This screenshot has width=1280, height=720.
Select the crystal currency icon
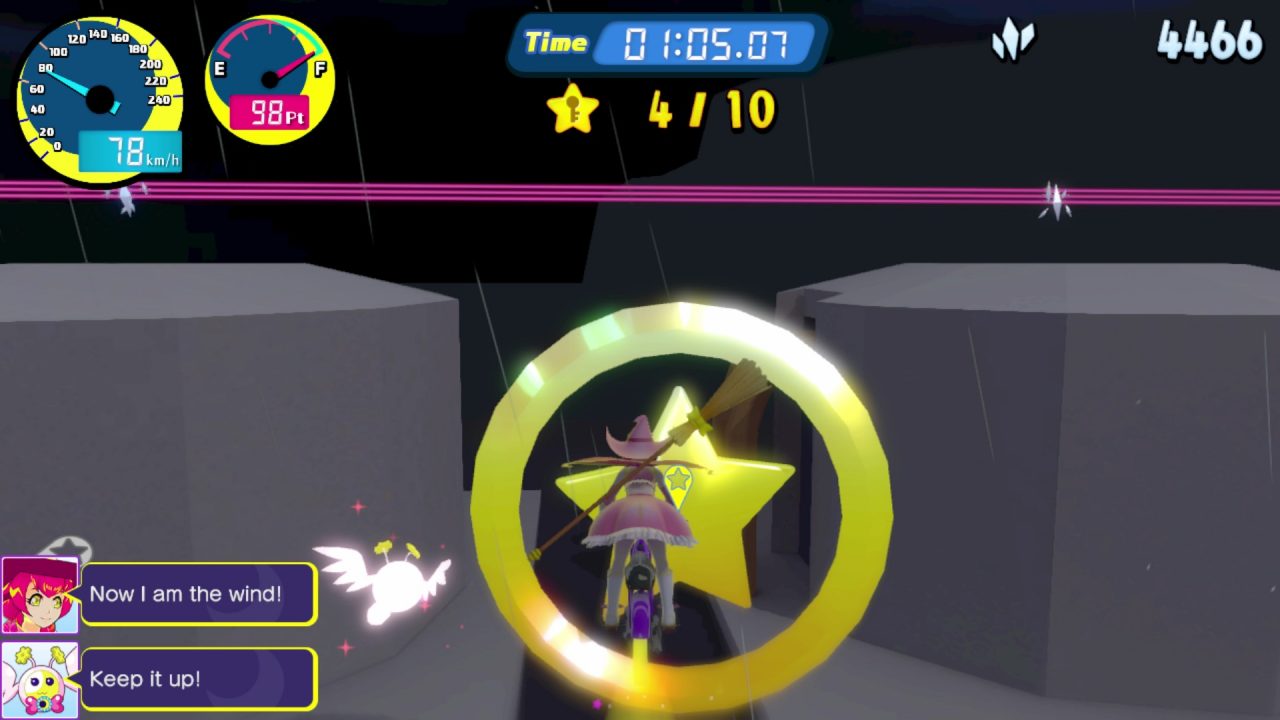1013,42
